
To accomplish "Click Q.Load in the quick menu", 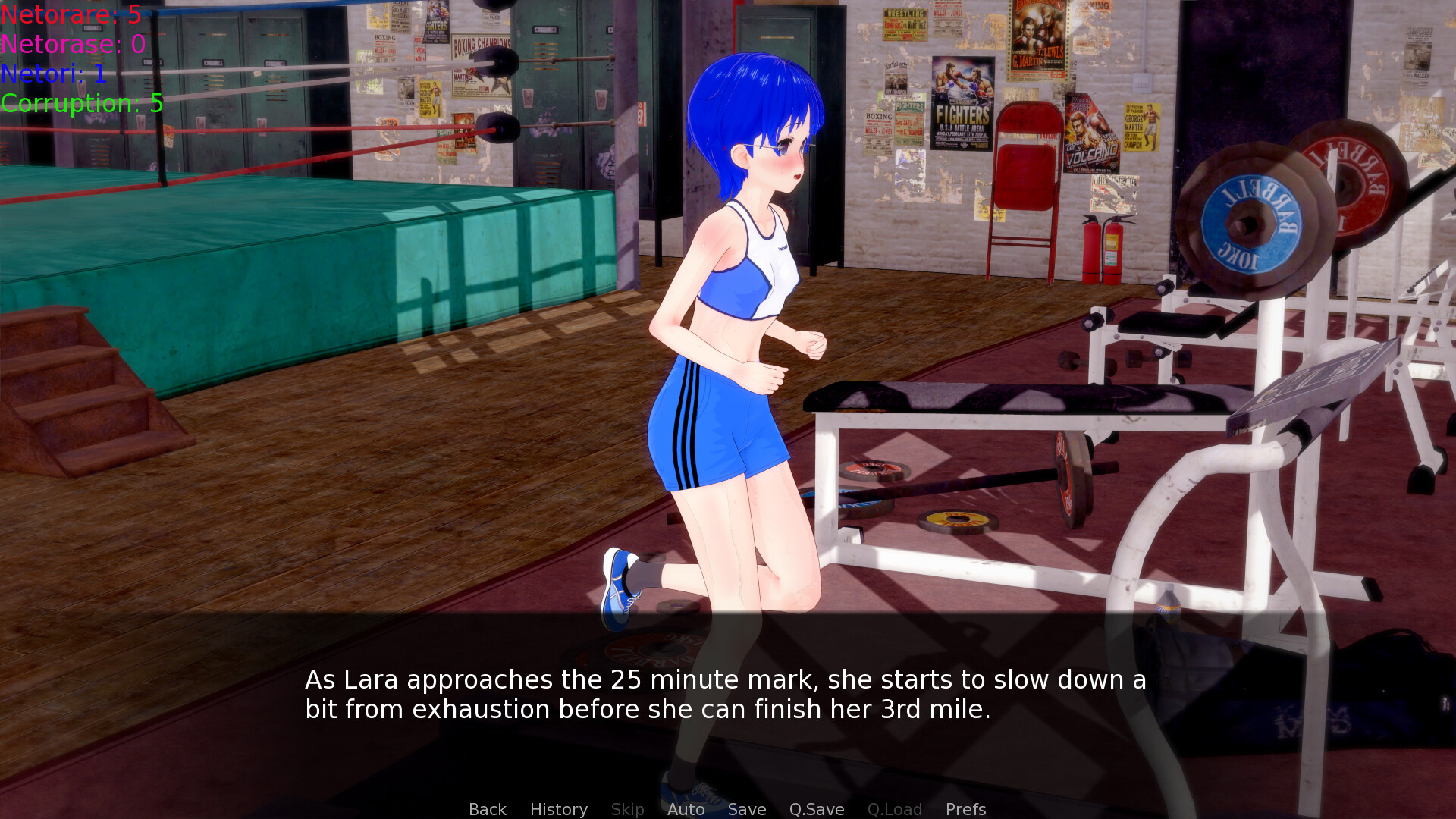I will (894, 809).
